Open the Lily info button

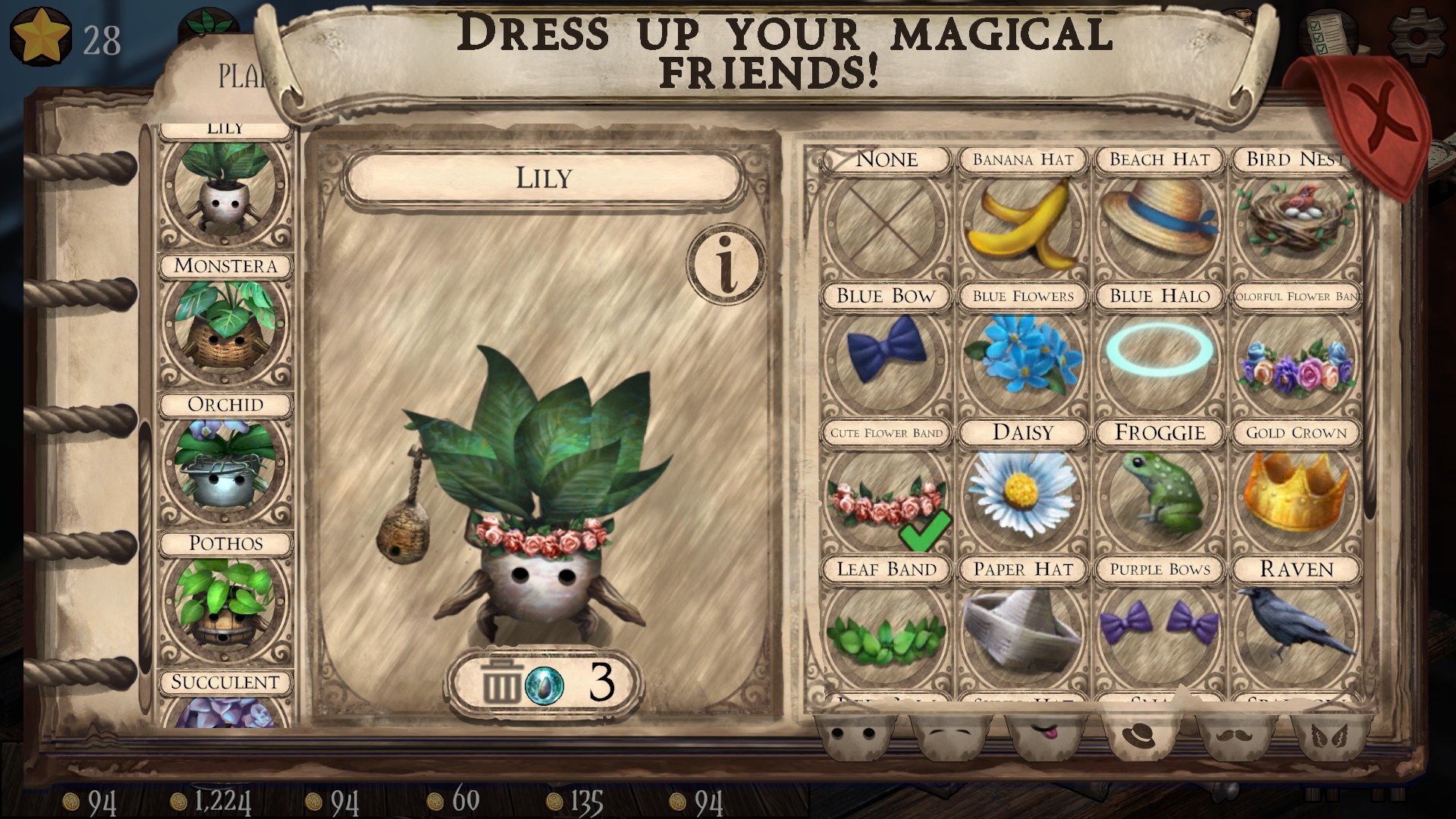pyautogui.click(x=726, y=264)
